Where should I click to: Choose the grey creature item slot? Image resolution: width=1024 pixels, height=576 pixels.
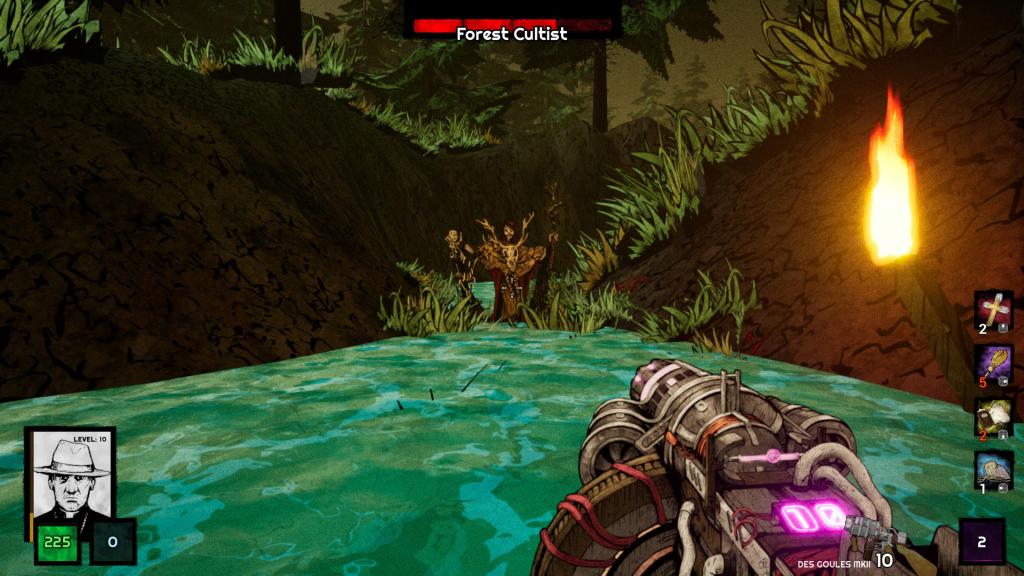click(x=994, y=470)
